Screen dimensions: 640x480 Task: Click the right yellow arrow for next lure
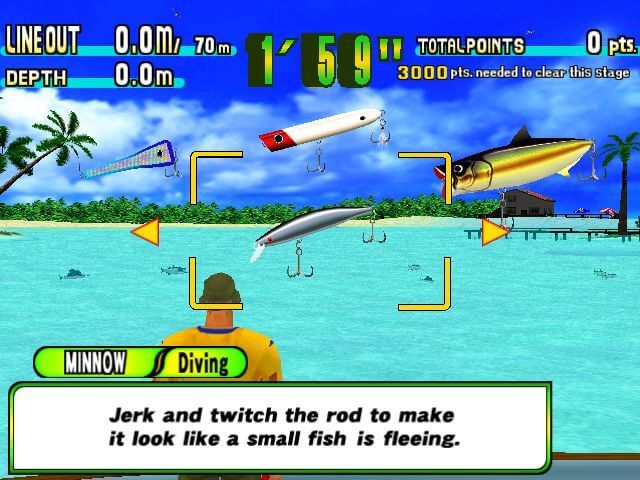tap(493, 232)
